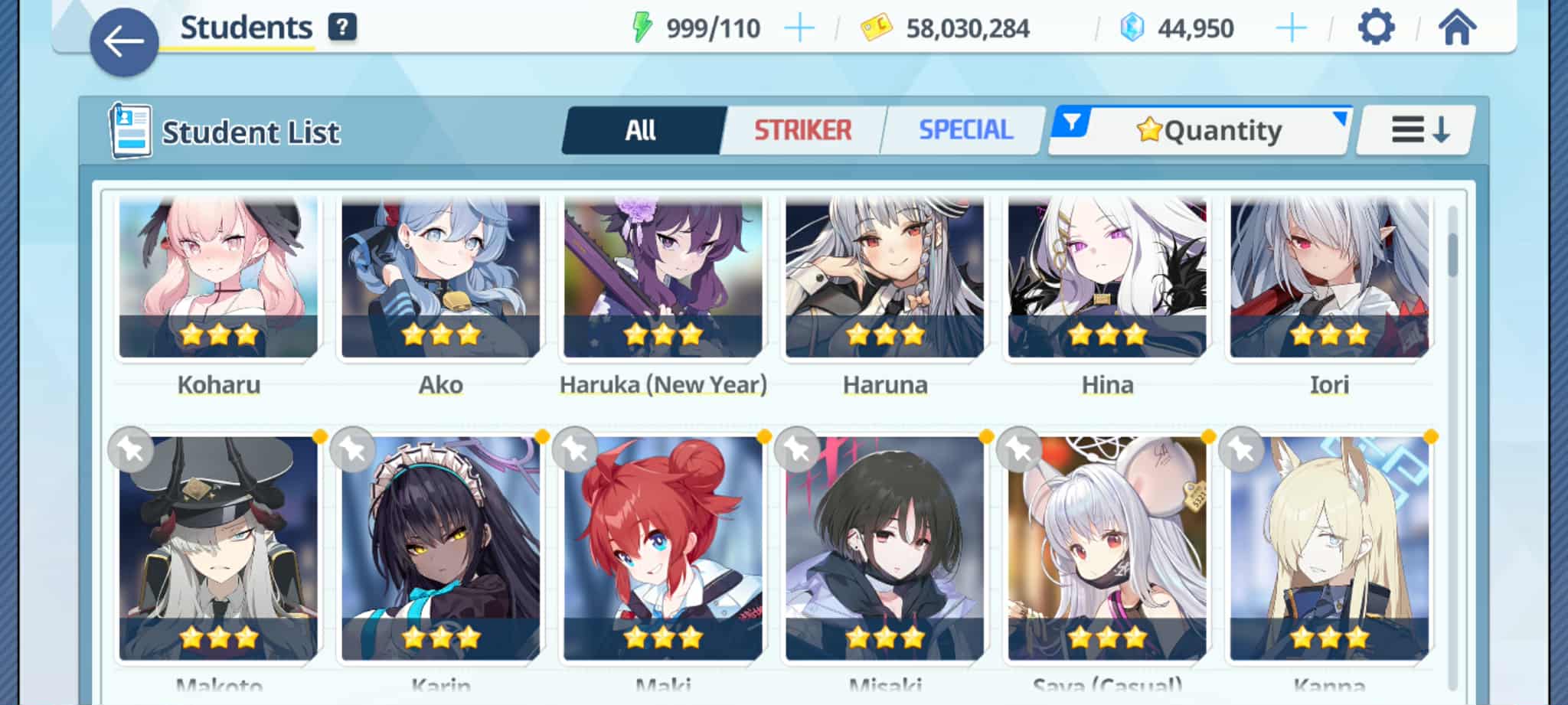Switch to the STRIKER tab

pos(802,130)
